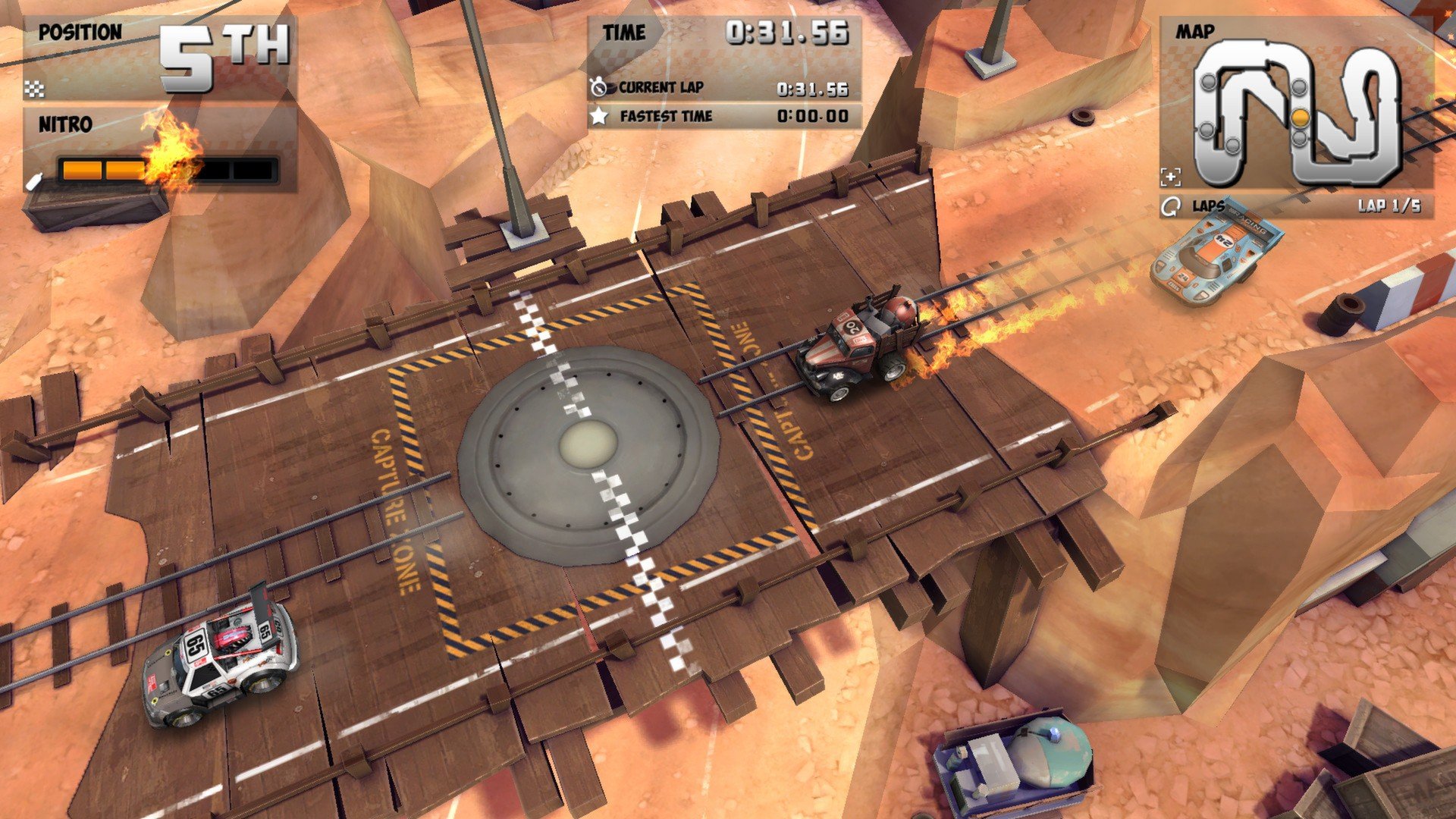The height and width of the screenshot is (819, 1456).
Task: Toggle the first nitro bar segment
Action: pyautogui.click(x=83, y=170)
